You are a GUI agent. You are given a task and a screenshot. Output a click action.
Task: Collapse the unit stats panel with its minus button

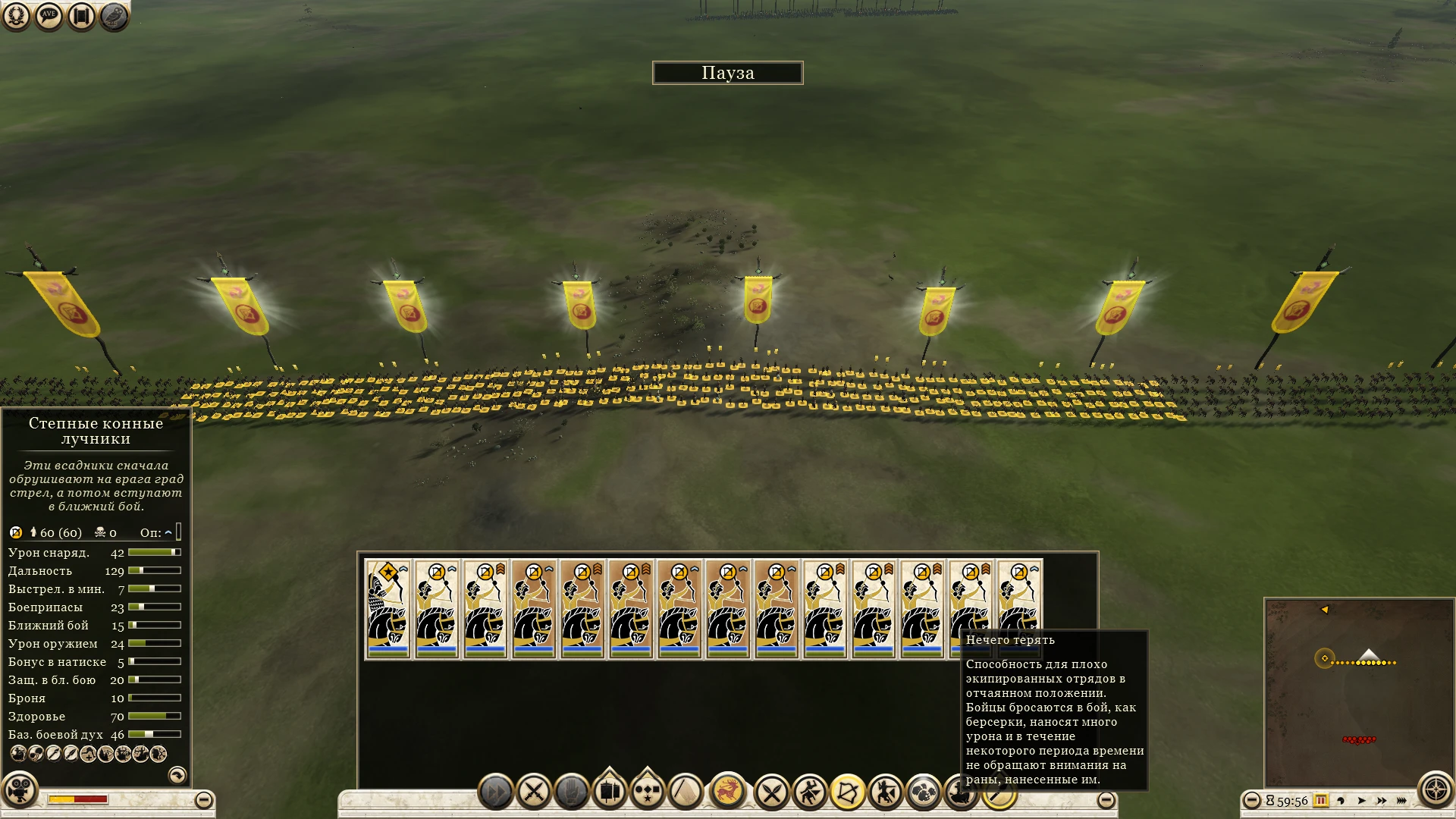[202, 798]
